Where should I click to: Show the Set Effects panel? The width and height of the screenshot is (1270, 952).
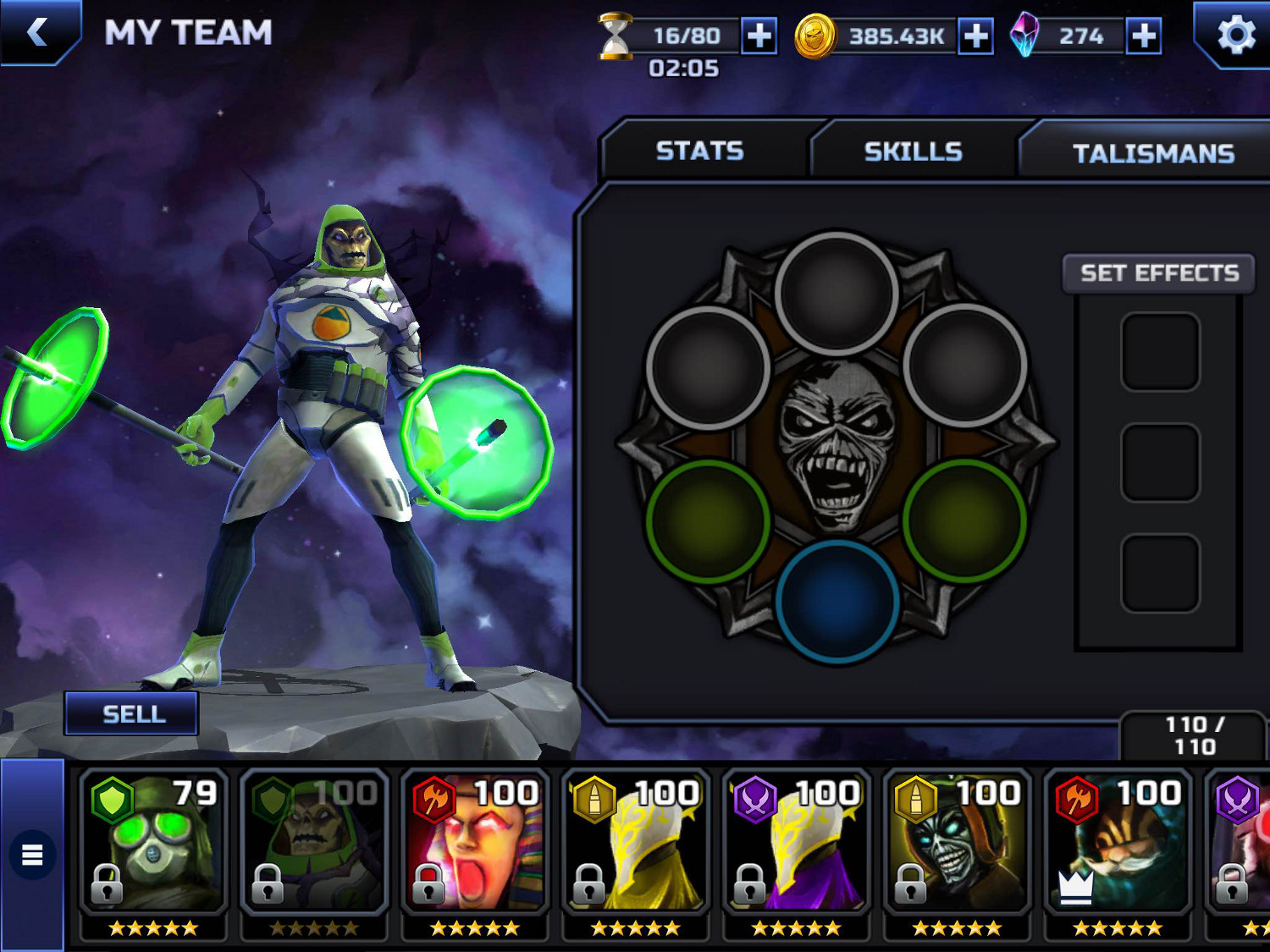point(1158,273)
